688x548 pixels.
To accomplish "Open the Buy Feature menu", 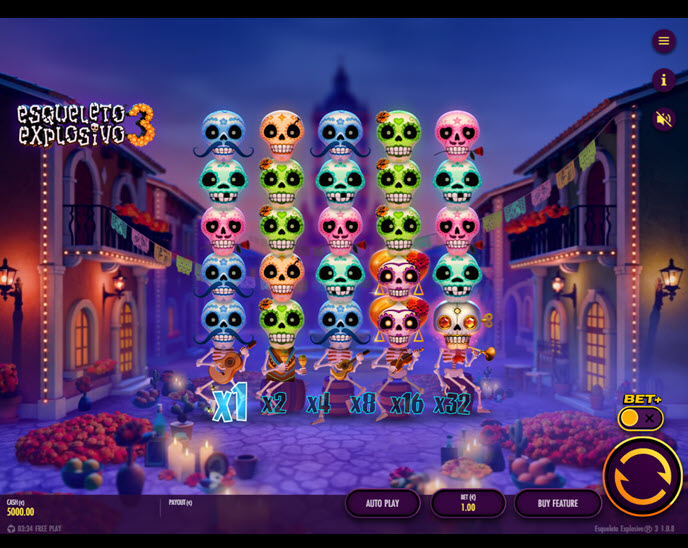I will 557,503.
